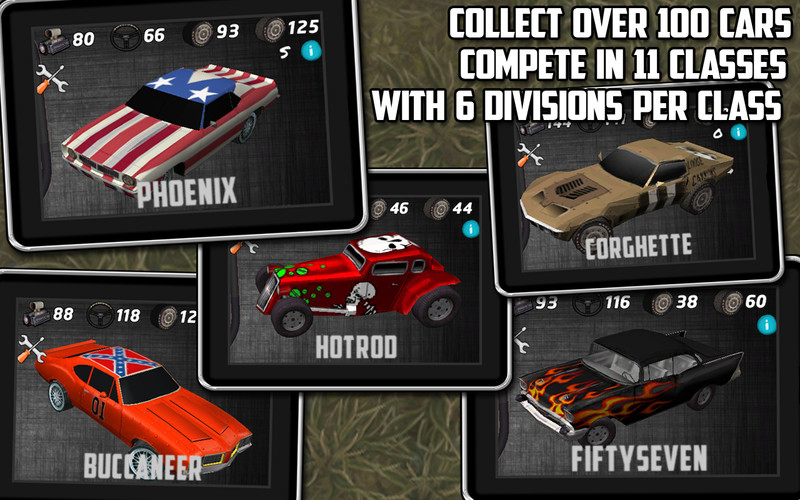
Task: Open info for the Fiftyseven car
Action: point(766,324)
